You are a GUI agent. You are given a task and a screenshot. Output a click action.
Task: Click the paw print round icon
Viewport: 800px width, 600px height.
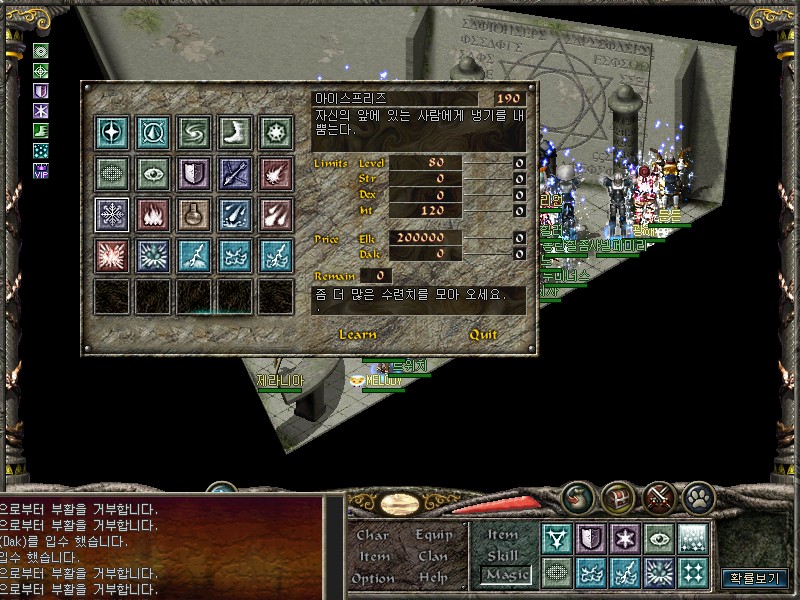[x=698, y=495]
